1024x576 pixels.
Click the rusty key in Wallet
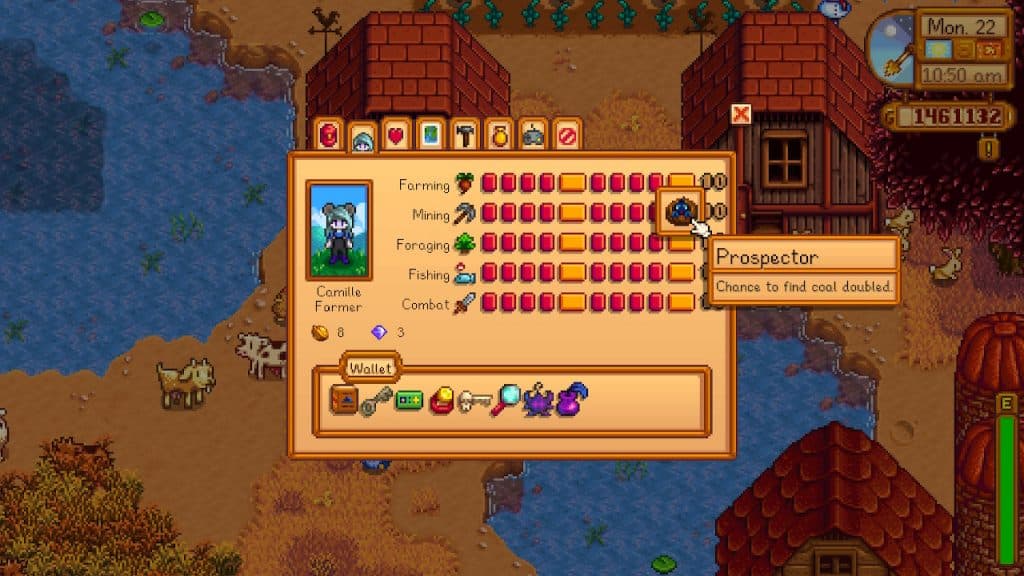[x=375, y=402]
